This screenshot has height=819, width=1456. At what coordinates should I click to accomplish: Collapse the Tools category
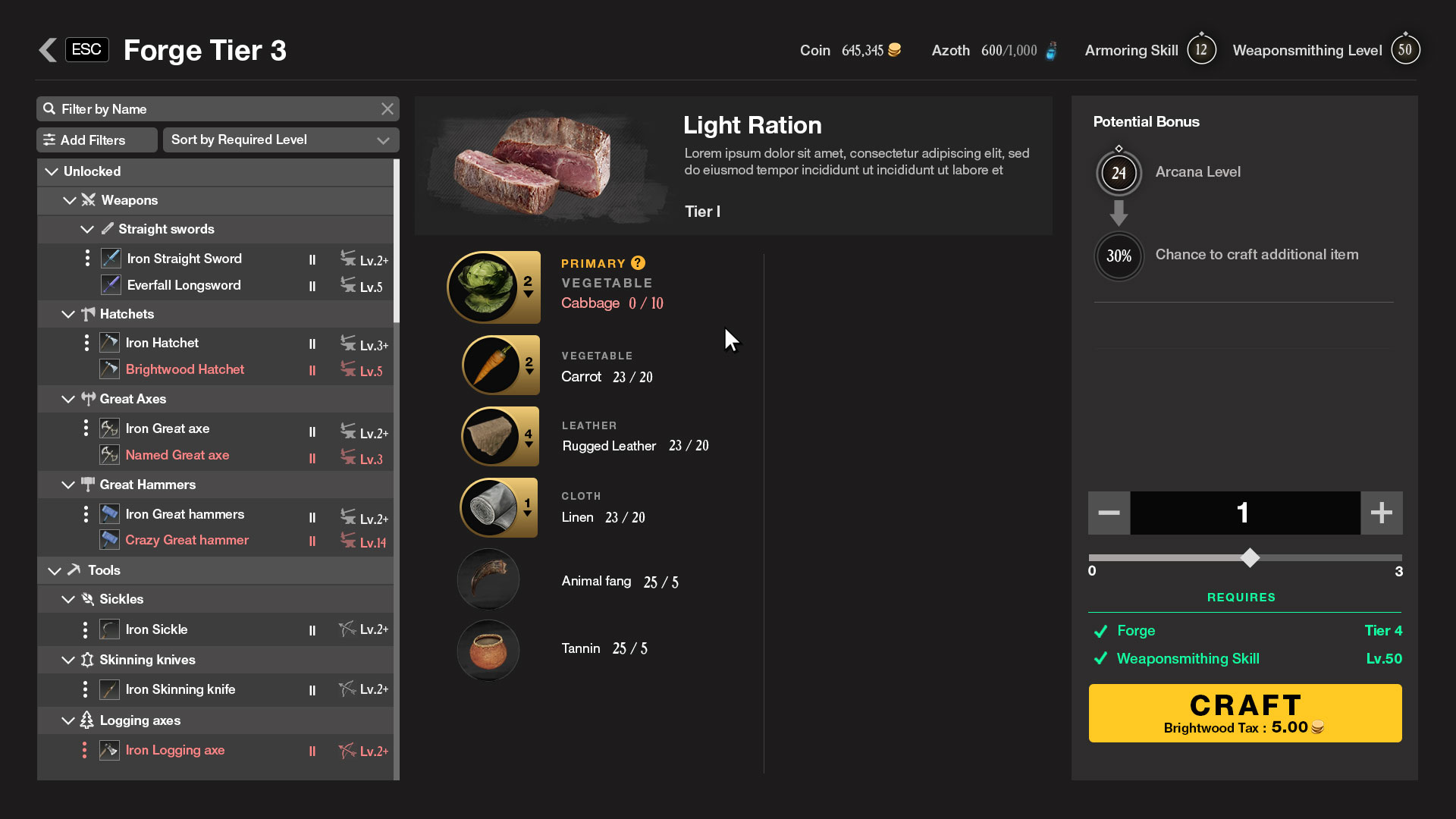click(55, 570)
